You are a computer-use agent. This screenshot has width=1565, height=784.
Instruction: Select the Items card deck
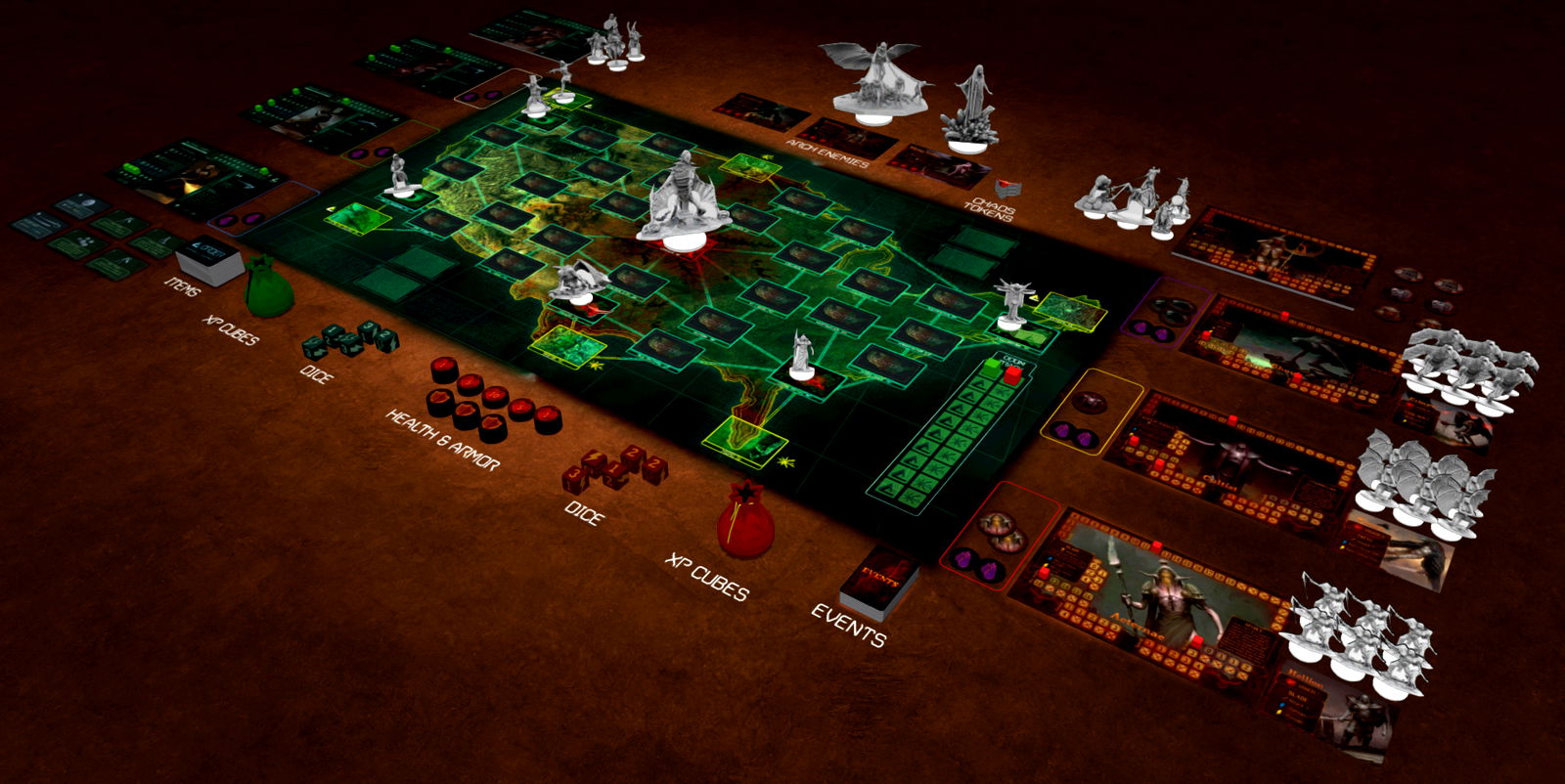[x=211, y=259]
